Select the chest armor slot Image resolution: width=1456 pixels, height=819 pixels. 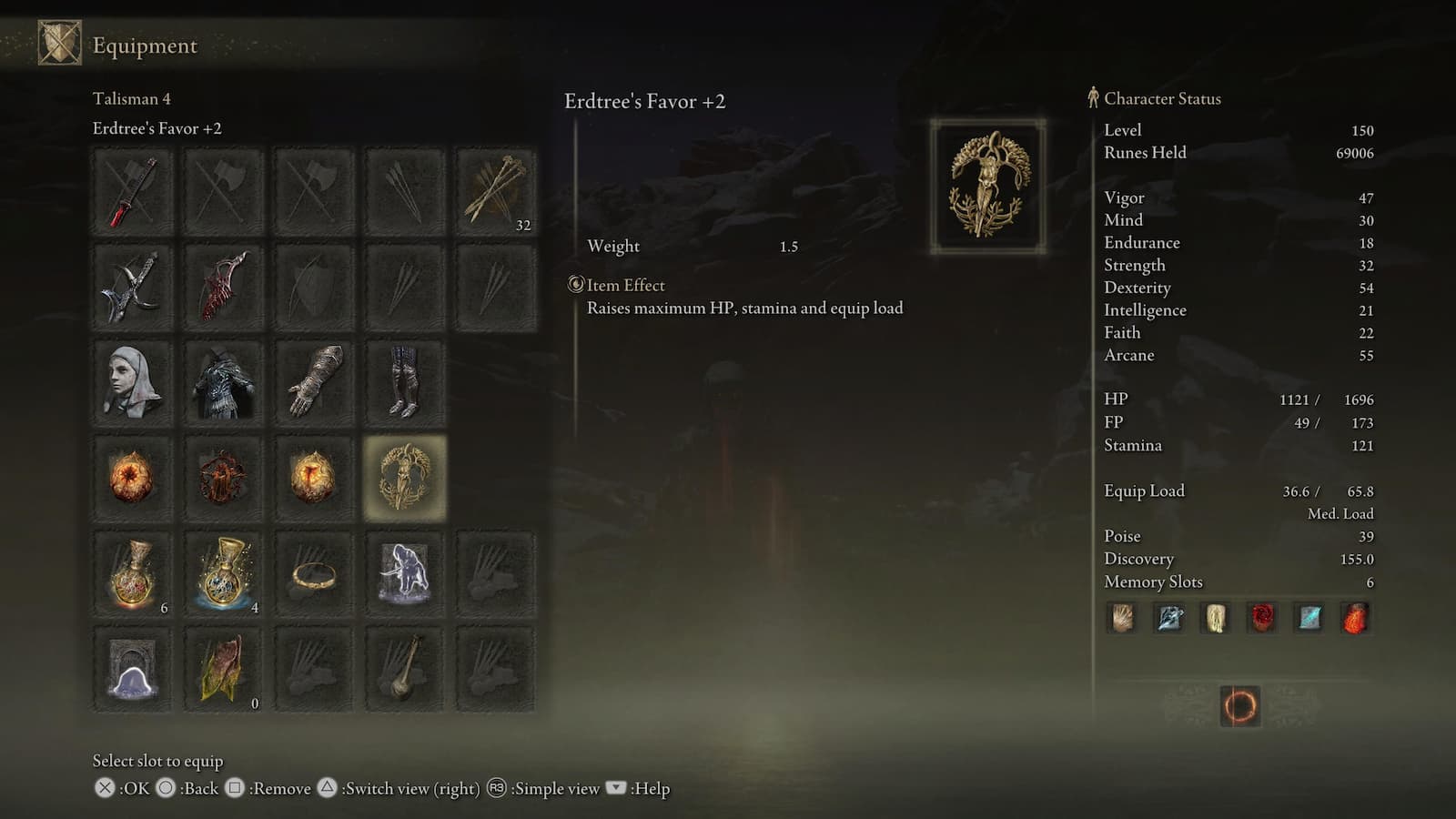223,382
